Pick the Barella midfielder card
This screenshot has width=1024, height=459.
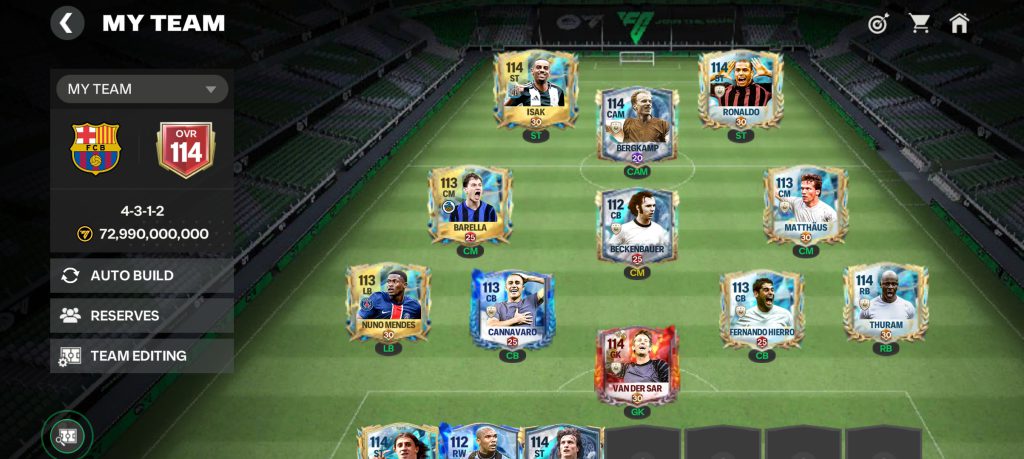click(470, 206)
